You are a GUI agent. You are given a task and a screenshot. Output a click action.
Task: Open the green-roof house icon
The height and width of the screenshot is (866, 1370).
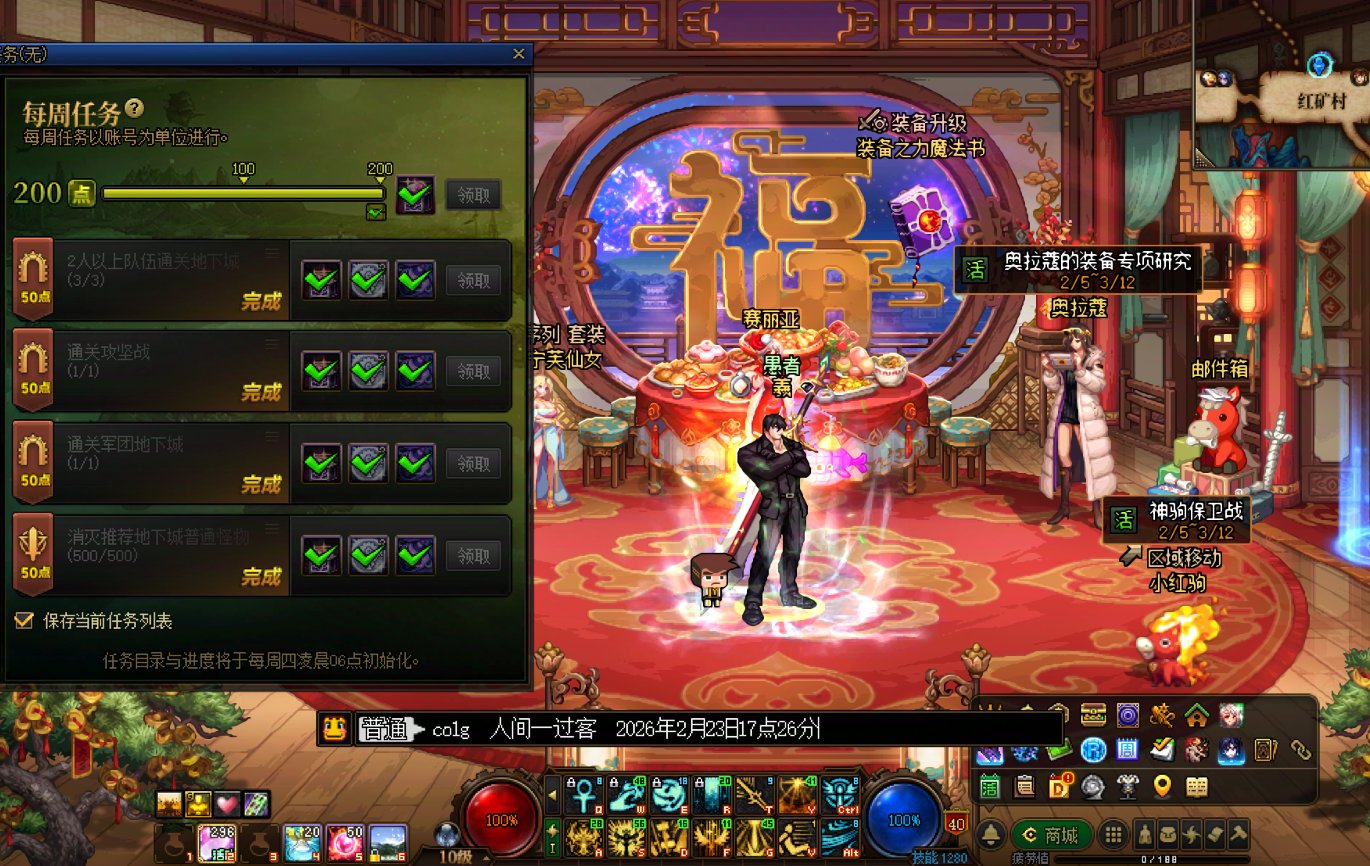click(x=1197, y=715)
